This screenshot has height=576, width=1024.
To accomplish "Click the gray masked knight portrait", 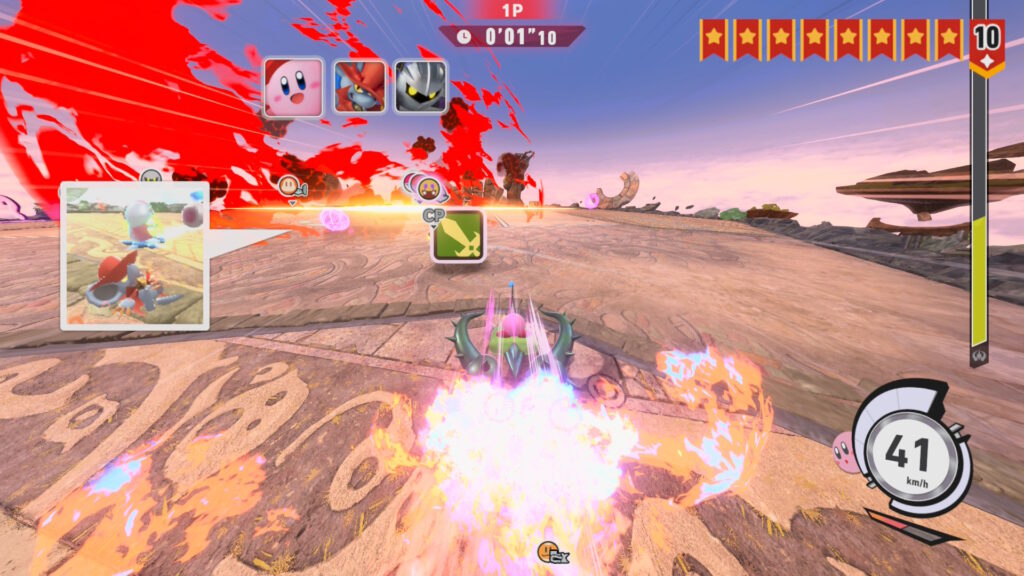I will [420, 87].
